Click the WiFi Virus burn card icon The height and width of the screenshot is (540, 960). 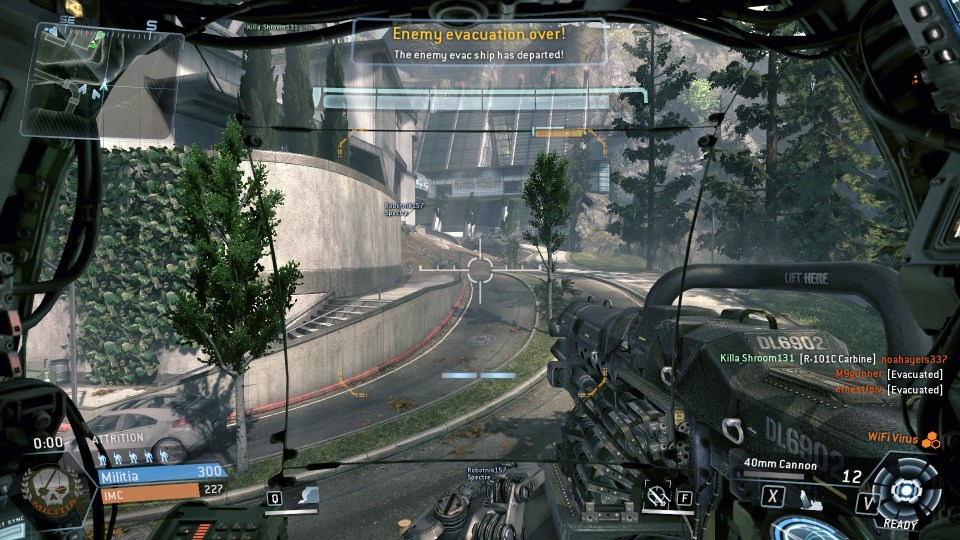[931, 438]
